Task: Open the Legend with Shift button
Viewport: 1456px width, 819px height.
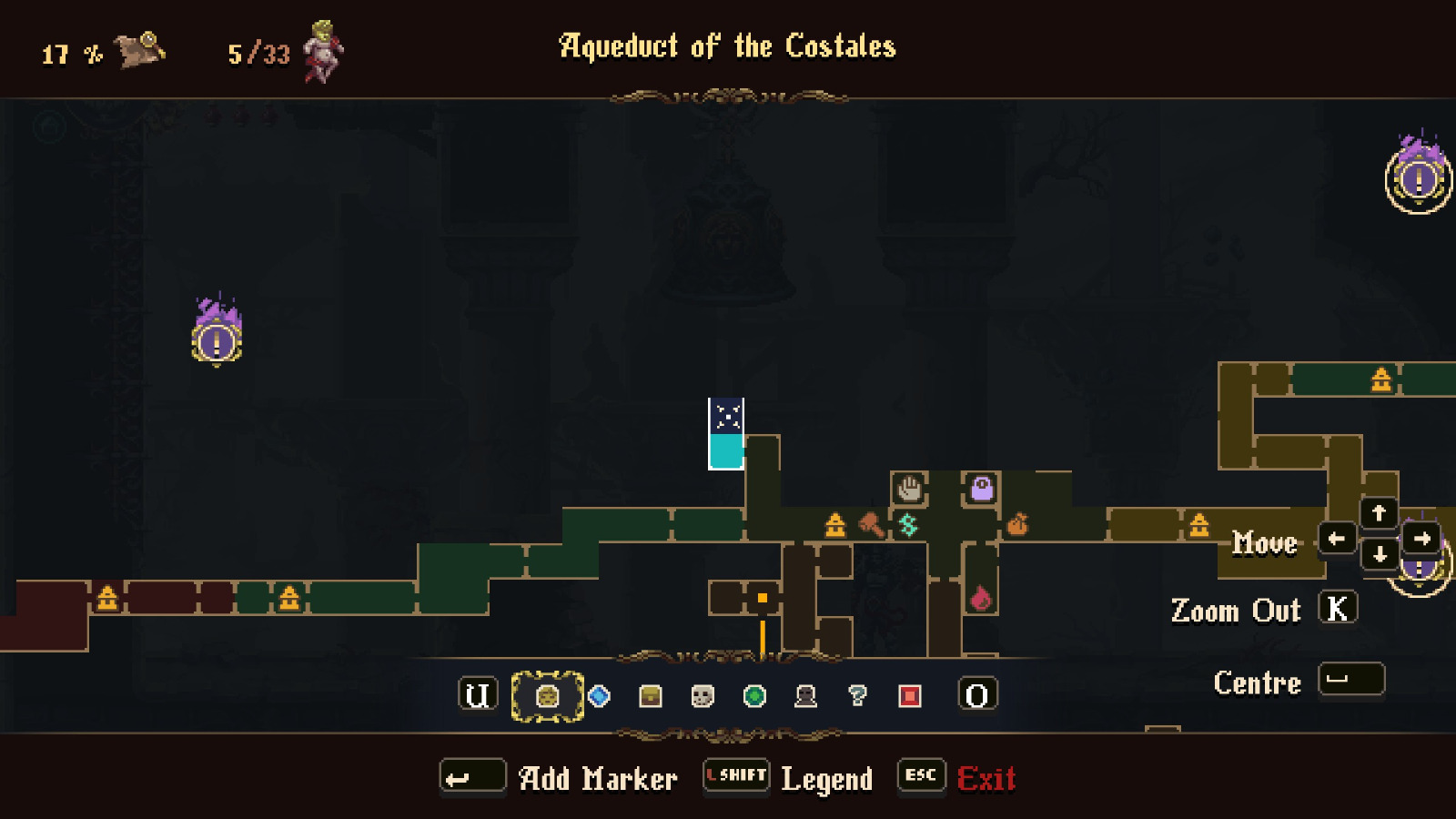Action: (734, 776)
